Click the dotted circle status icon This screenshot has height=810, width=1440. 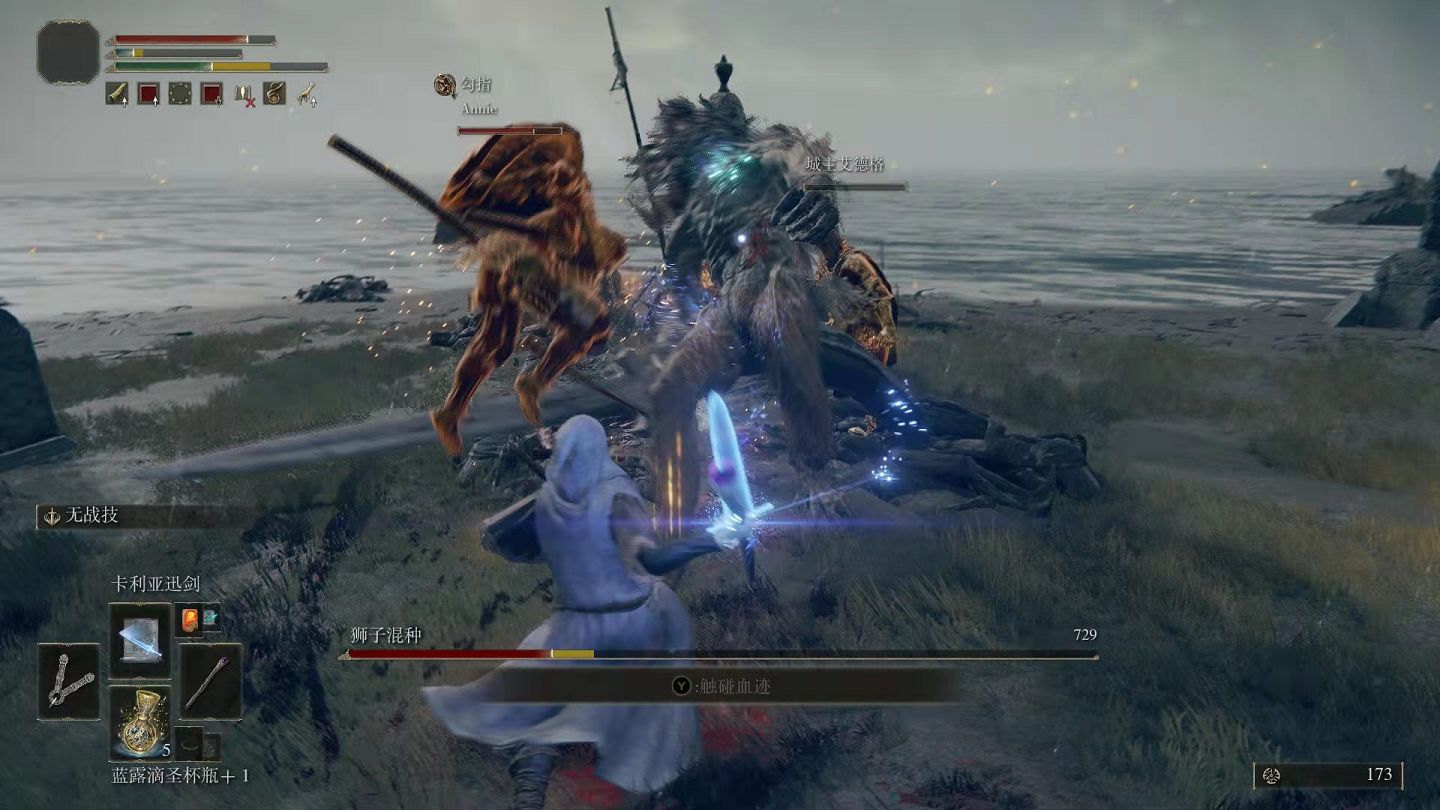(180, 94)
